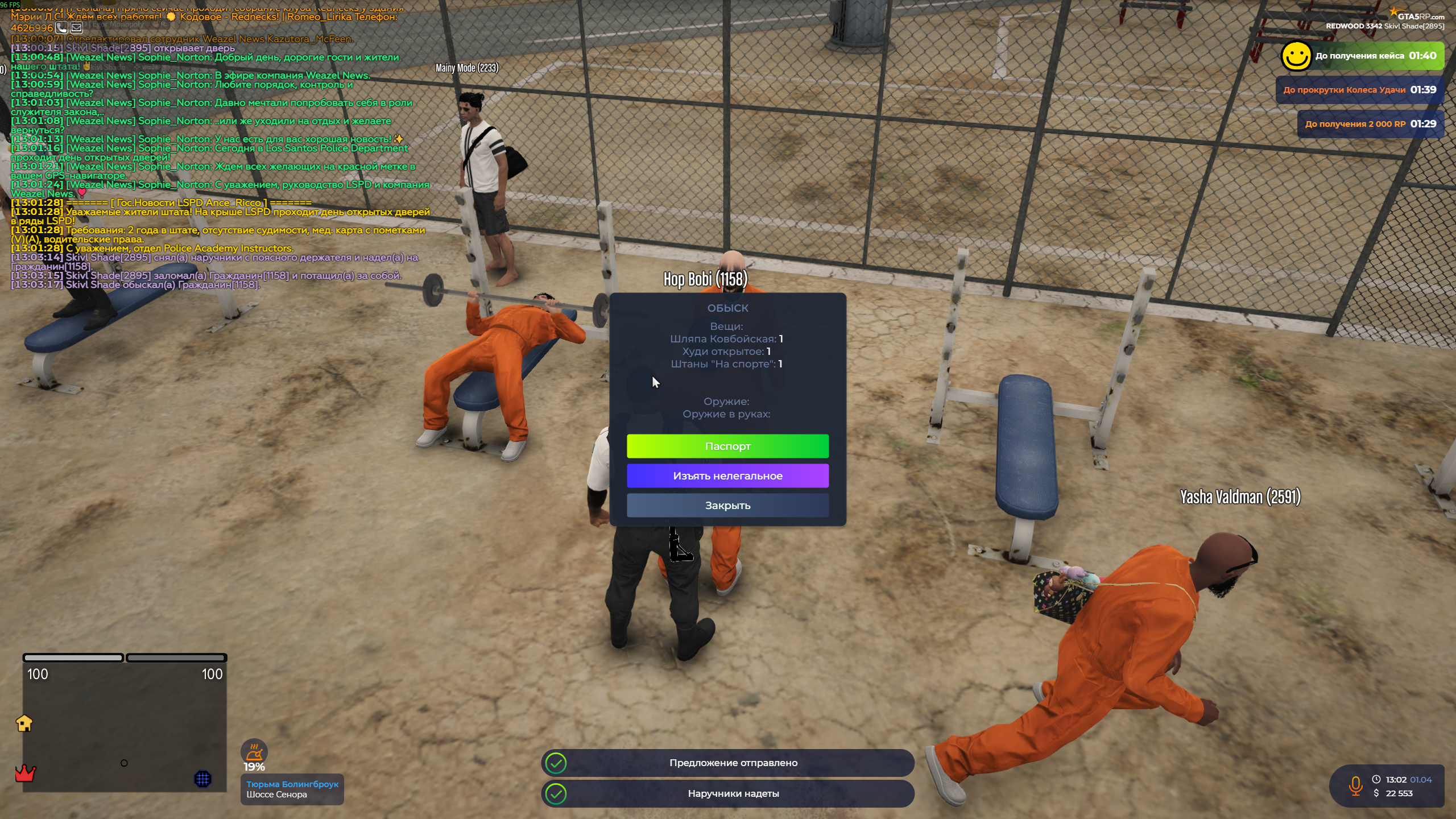This screenshot has width=1456, height=819.
Task: Open the Колесо Удачи timer banner
Action: 1359,90
